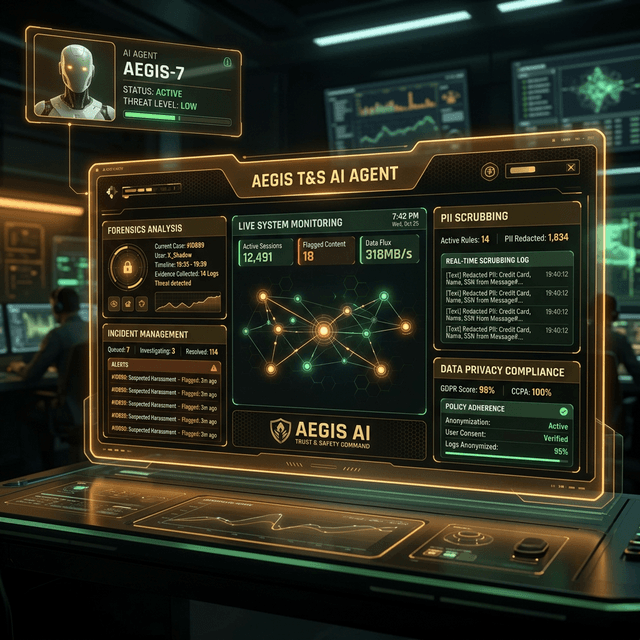Open the Forensics Analysis threat trend chart
The image size is (640, 640).
point(190,301)
